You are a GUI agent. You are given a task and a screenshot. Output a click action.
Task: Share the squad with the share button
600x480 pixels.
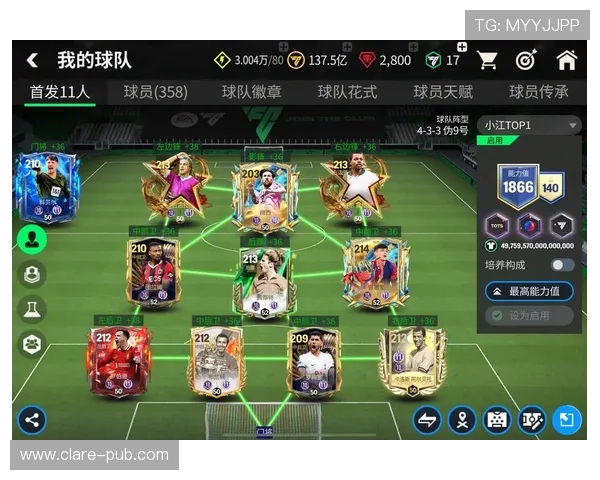pyautogui.click(x=32, y=419)
